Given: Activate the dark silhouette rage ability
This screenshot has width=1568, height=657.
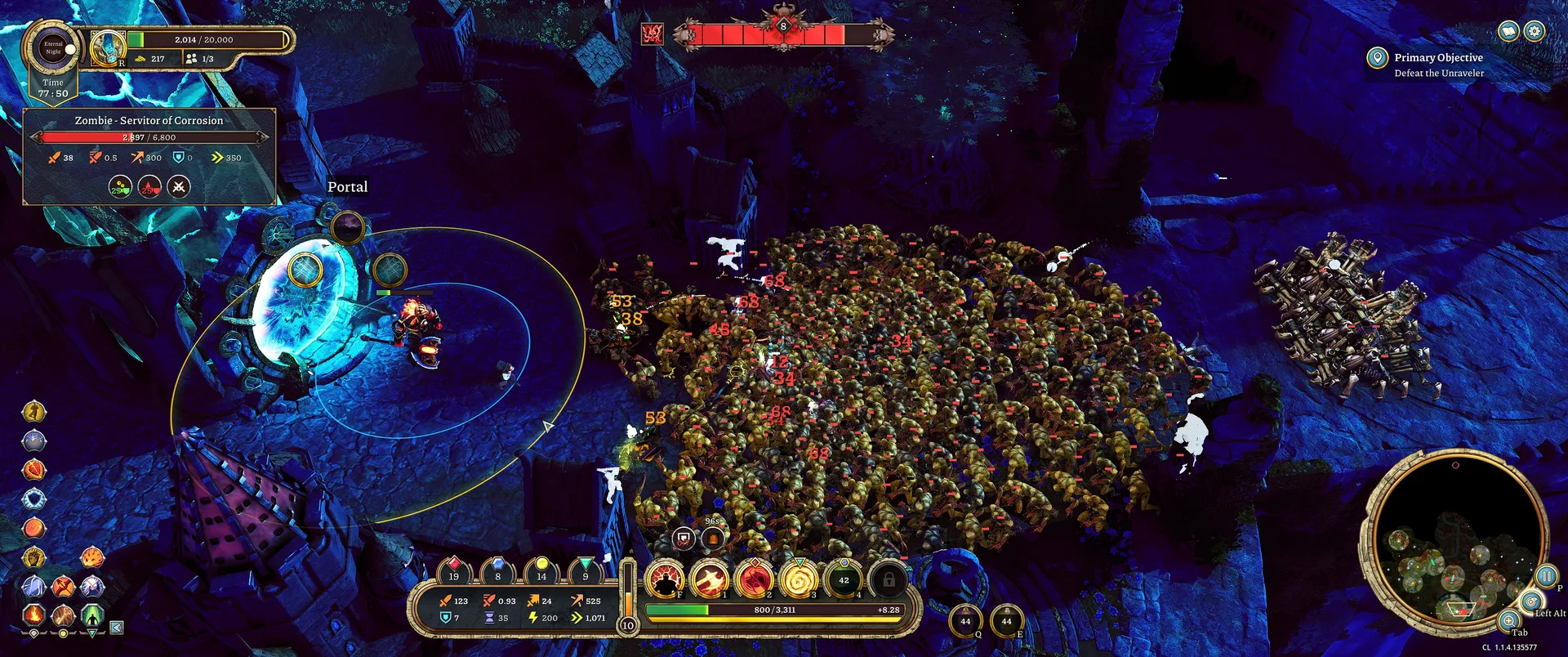Looking at the screenshot, I should 666,579.
